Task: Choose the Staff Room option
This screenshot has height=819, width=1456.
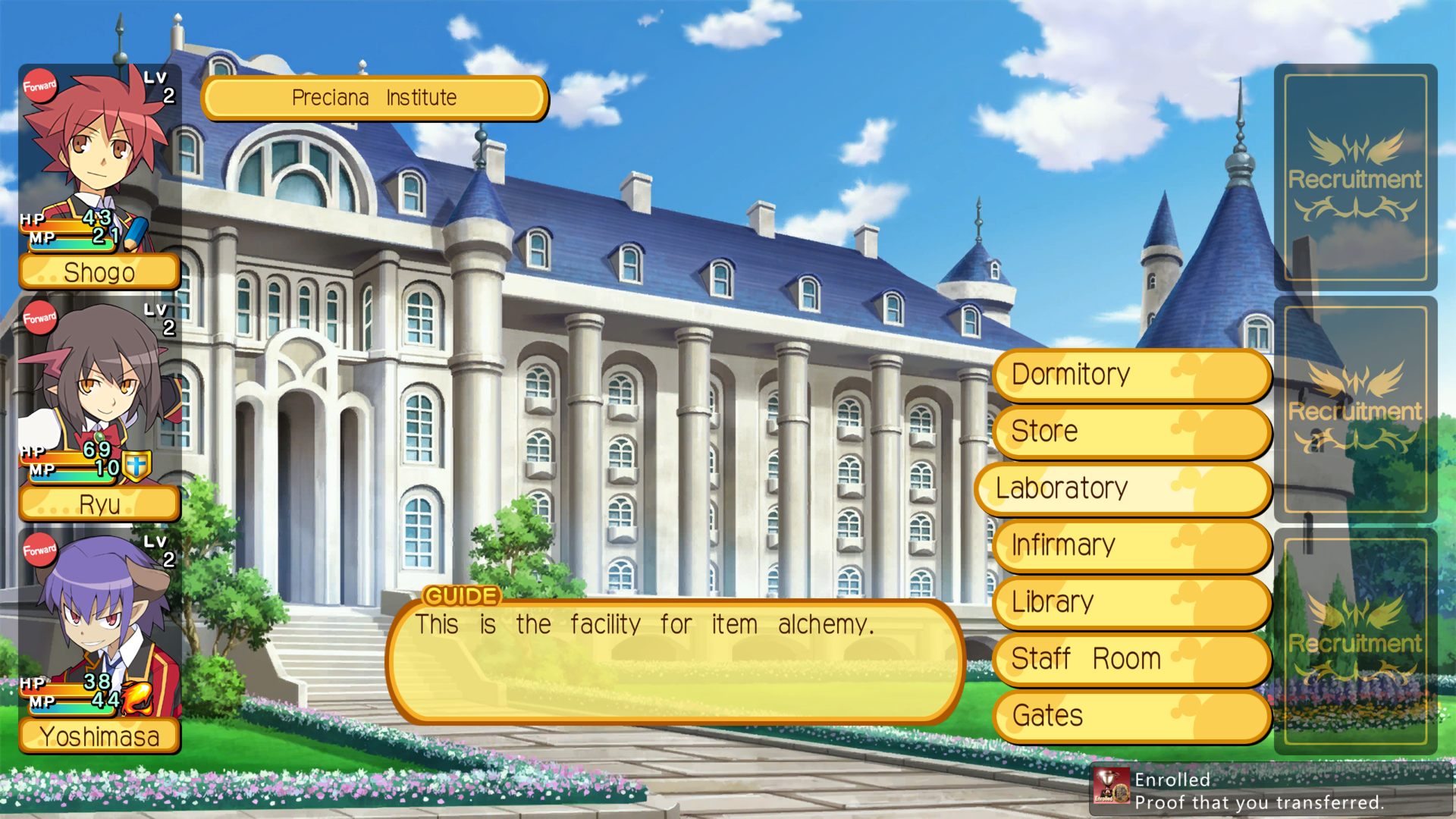Action: (x=1131, y=659)
